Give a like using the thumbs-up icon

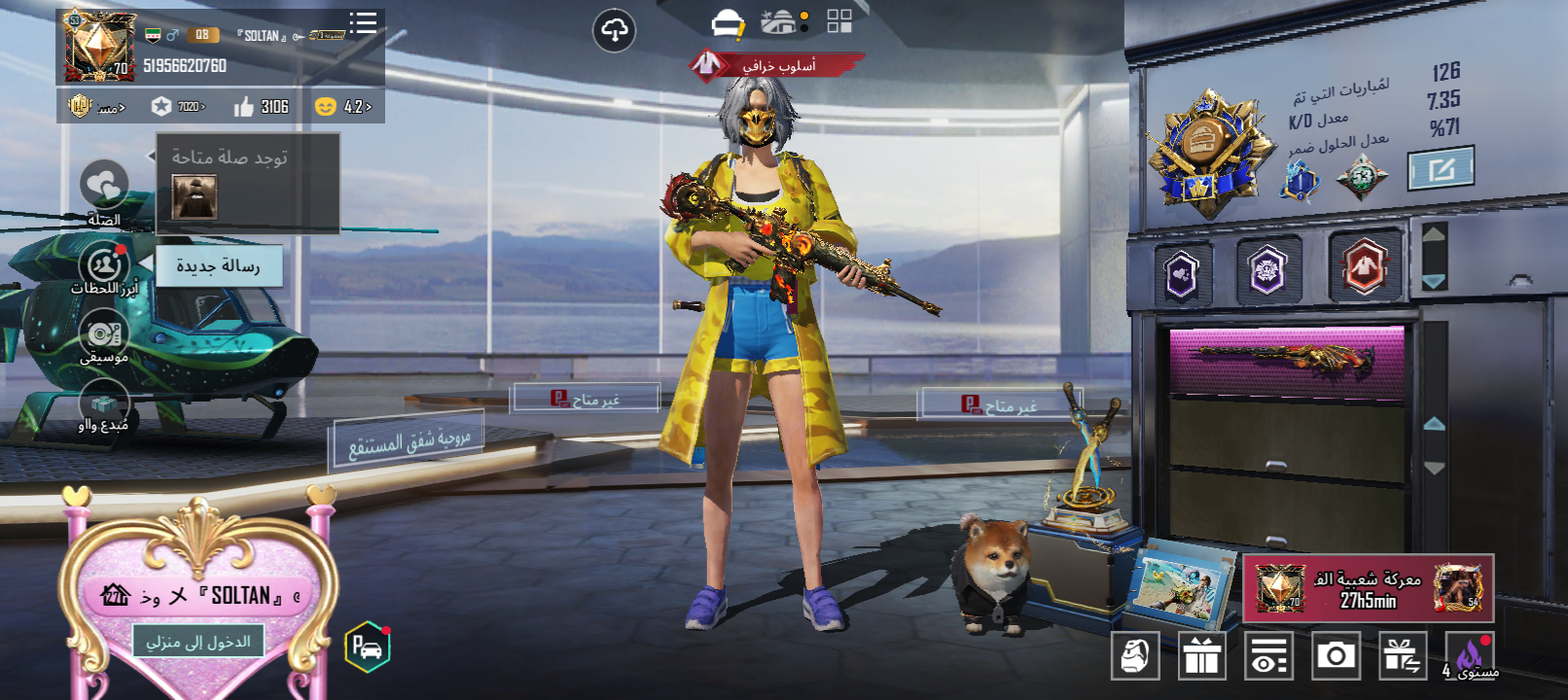click(244, 107)
